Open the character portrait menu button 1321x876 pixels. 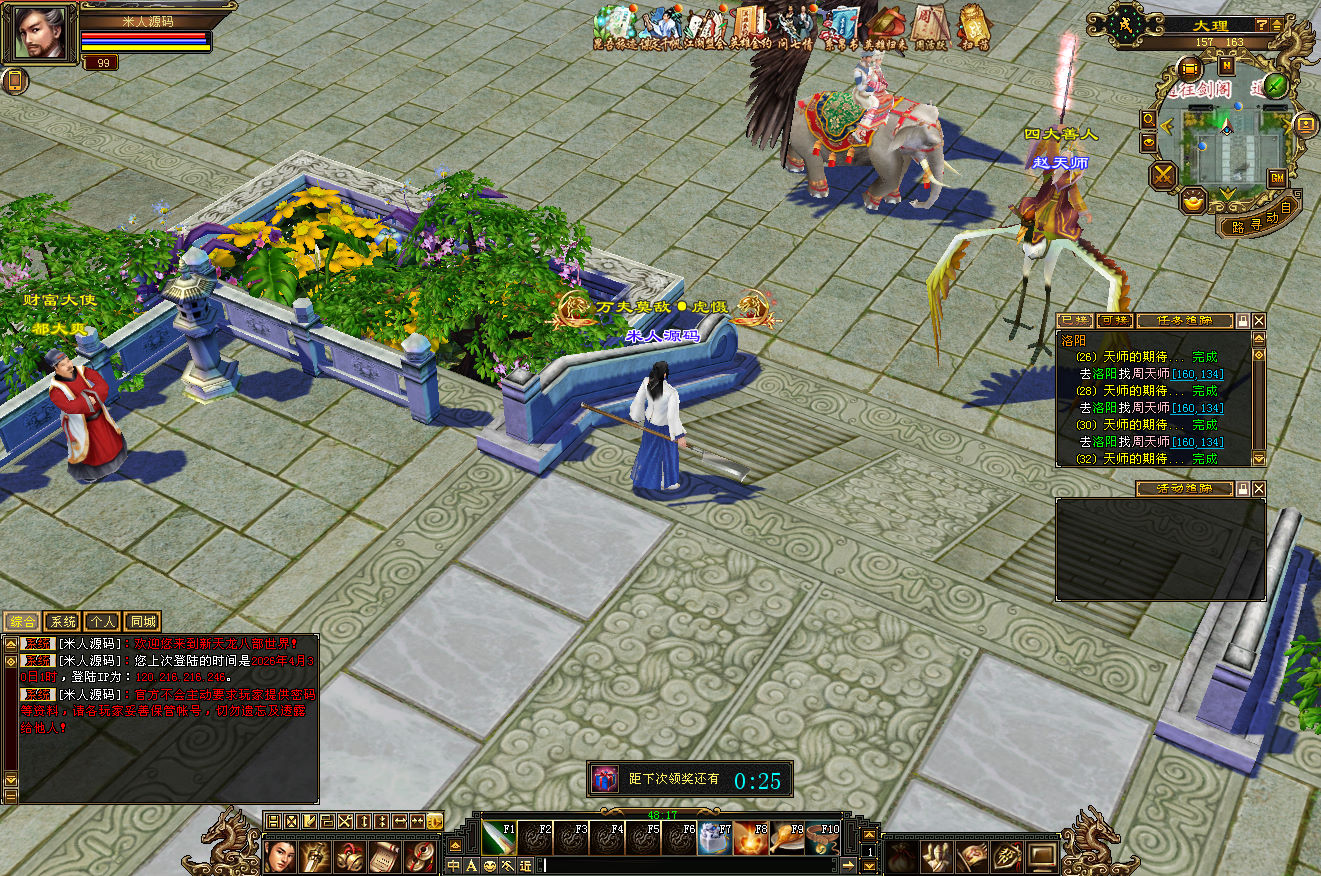[x=279, y=856]
